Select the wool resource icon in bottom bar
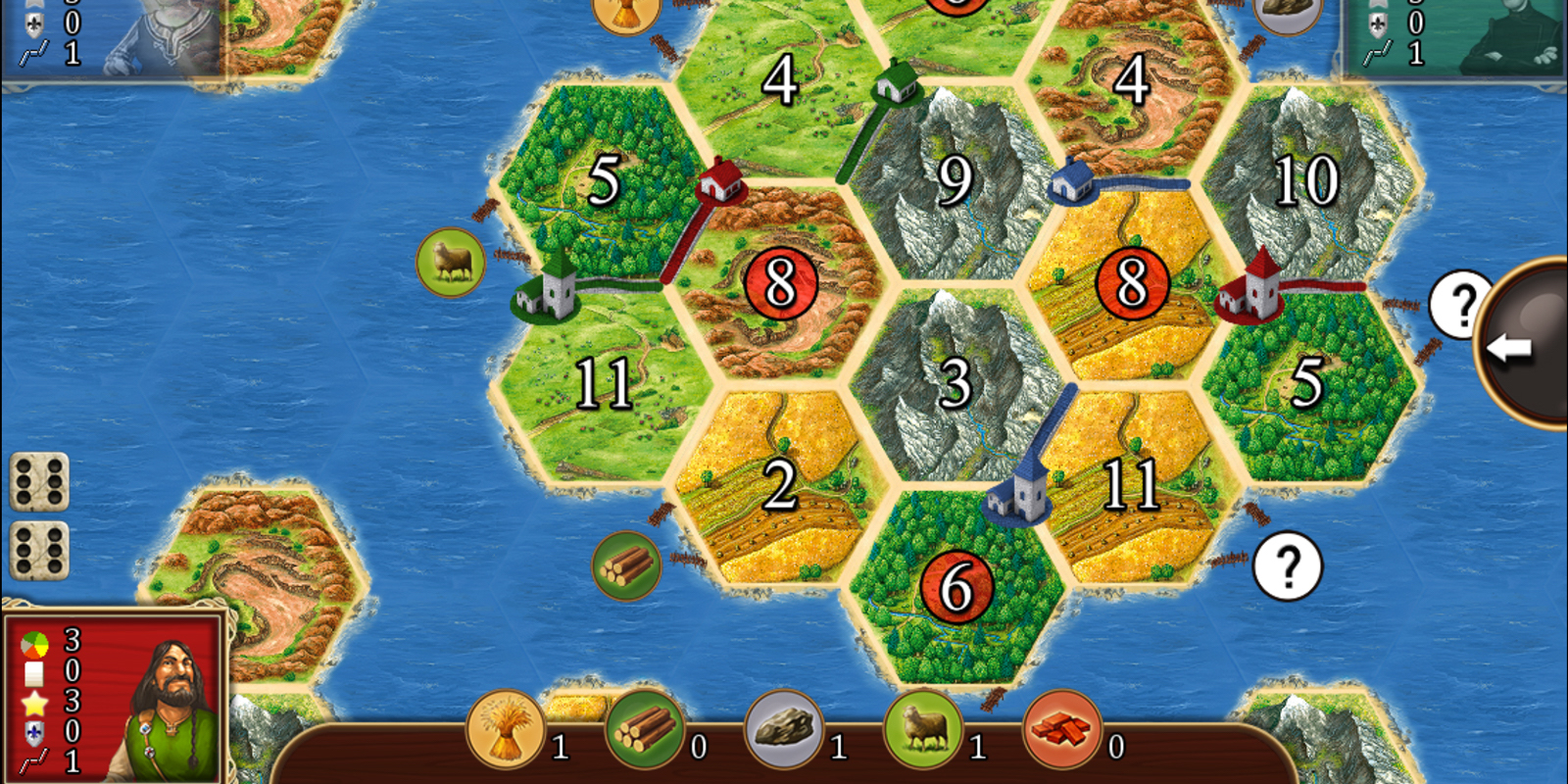 tap(925, 732)
